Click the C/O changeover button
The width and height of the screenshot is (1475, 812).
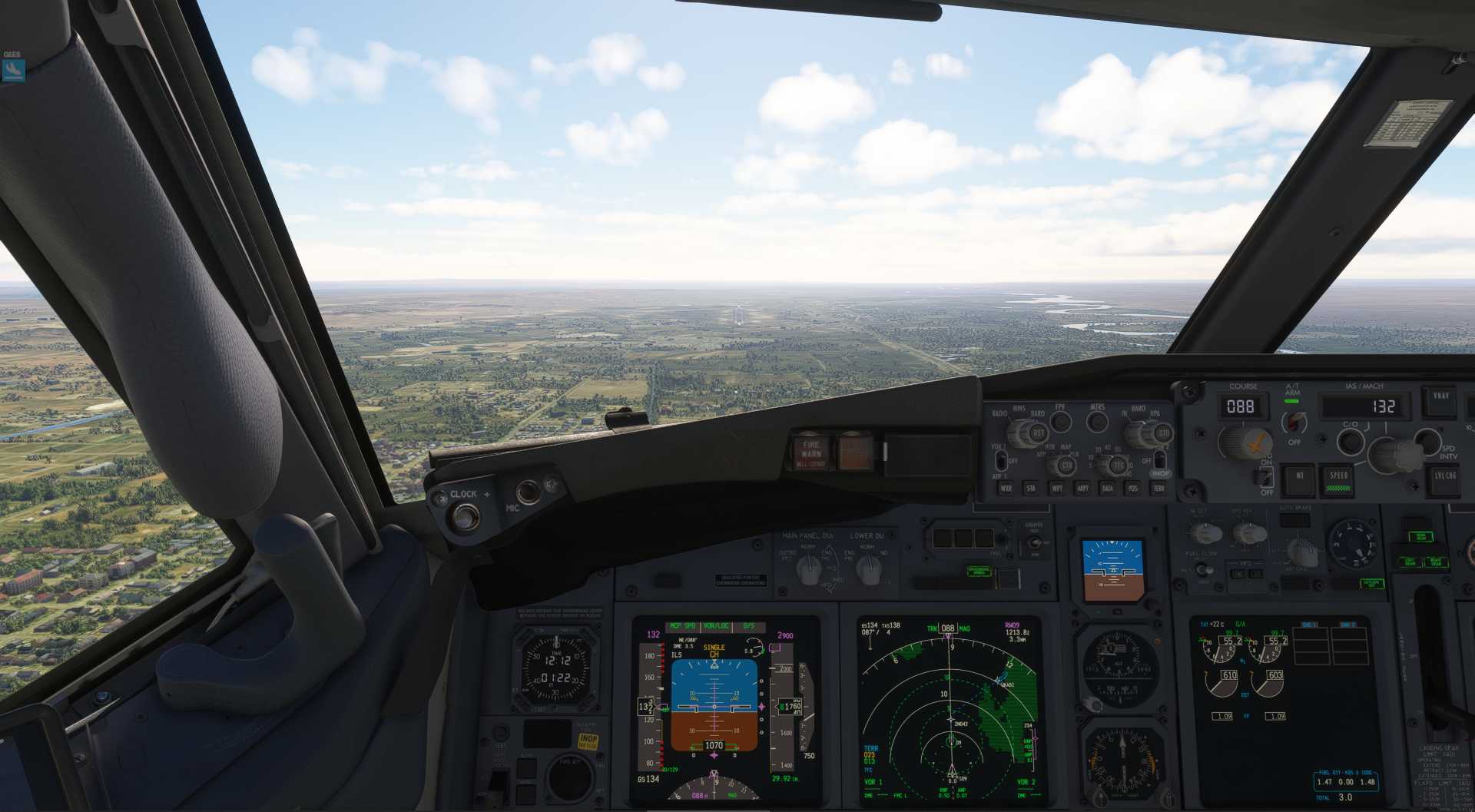(x=1350, y=441)
